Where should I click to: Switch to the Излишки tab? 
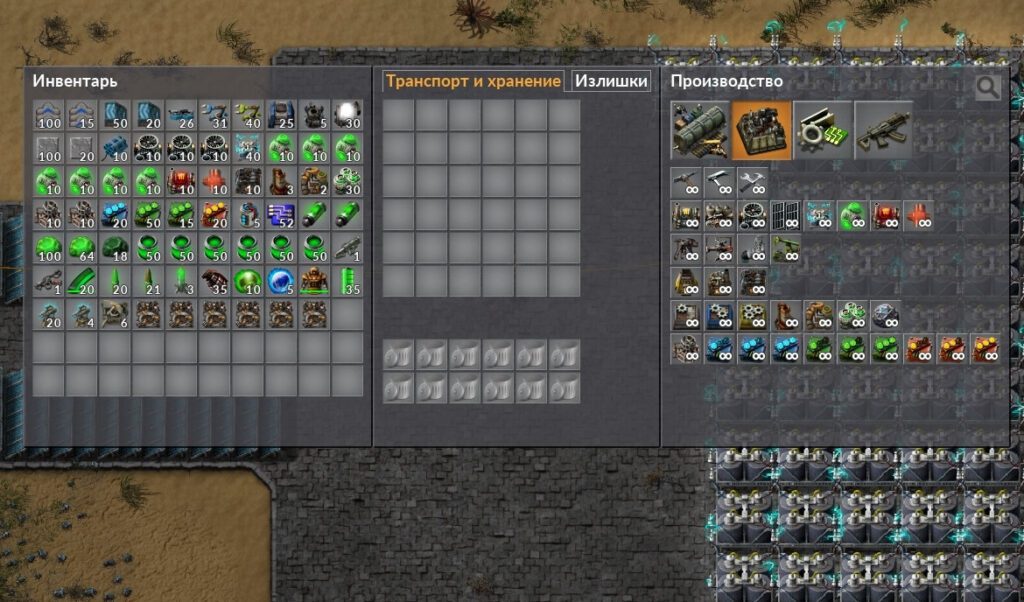612,82
